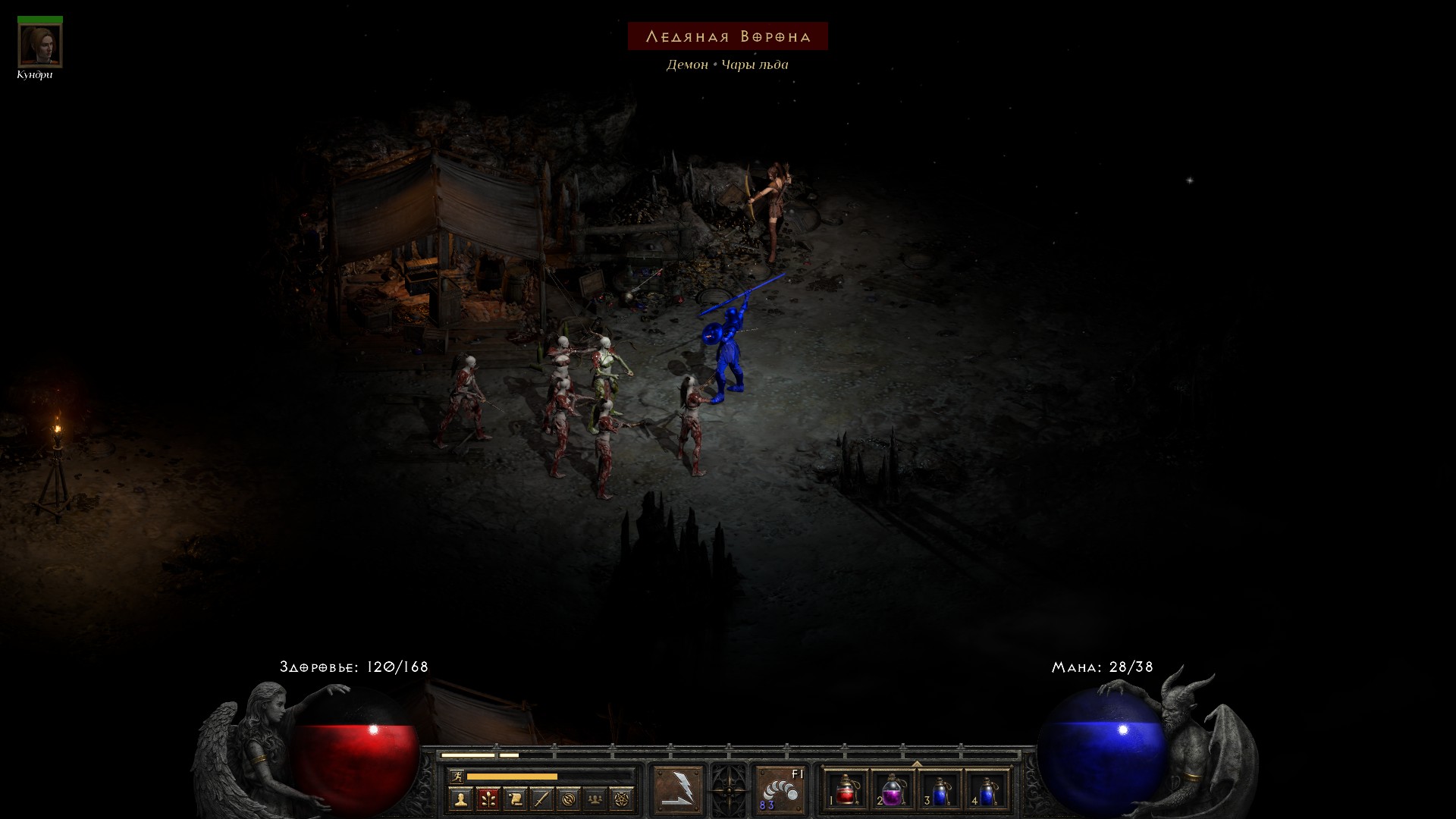Use the red health potion in slot 1
Screen dimensions: 1456x819
click(846, 791)
